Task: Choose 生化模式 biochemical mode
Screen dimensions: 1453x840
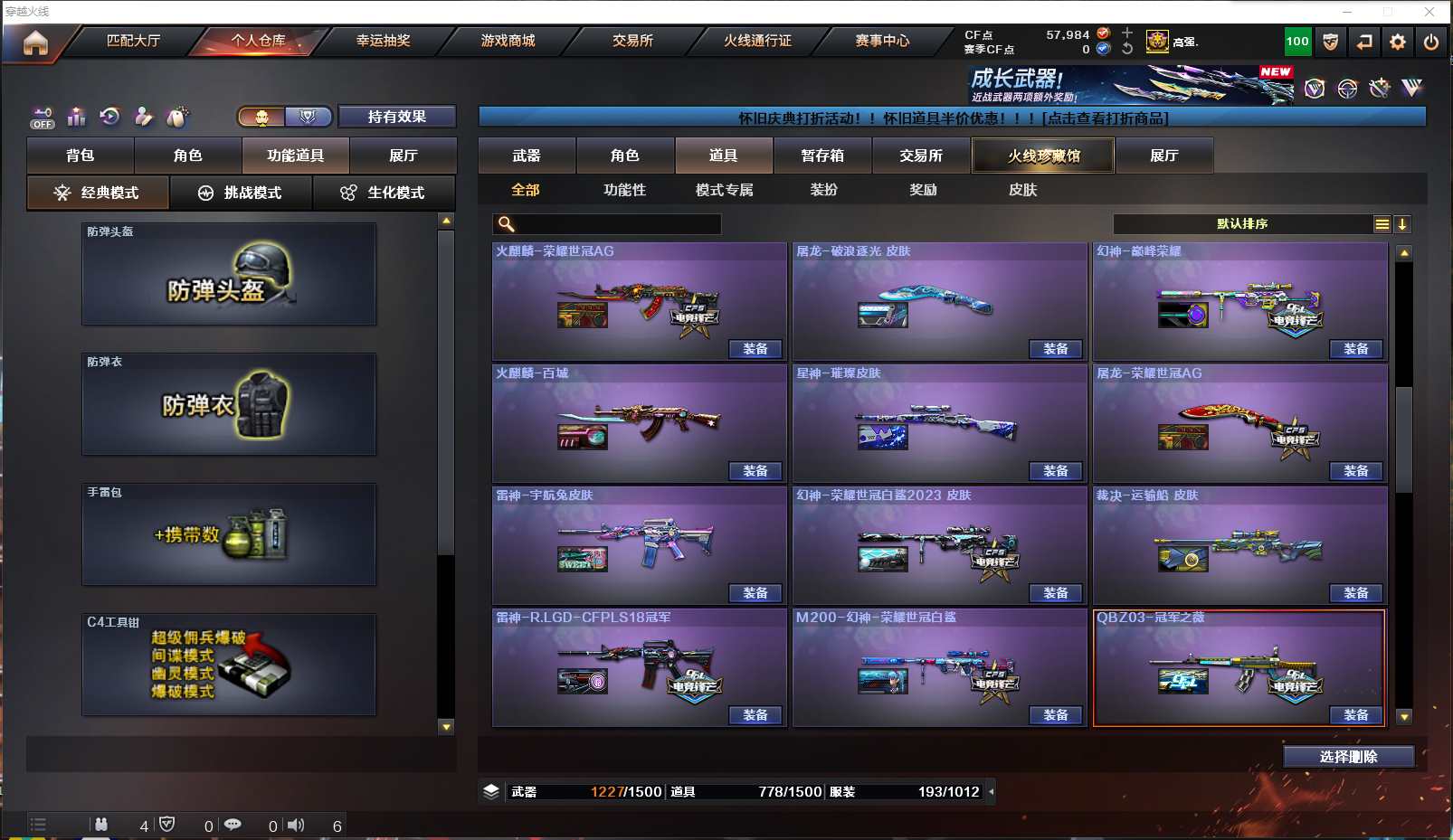Action: pos(384,193)
